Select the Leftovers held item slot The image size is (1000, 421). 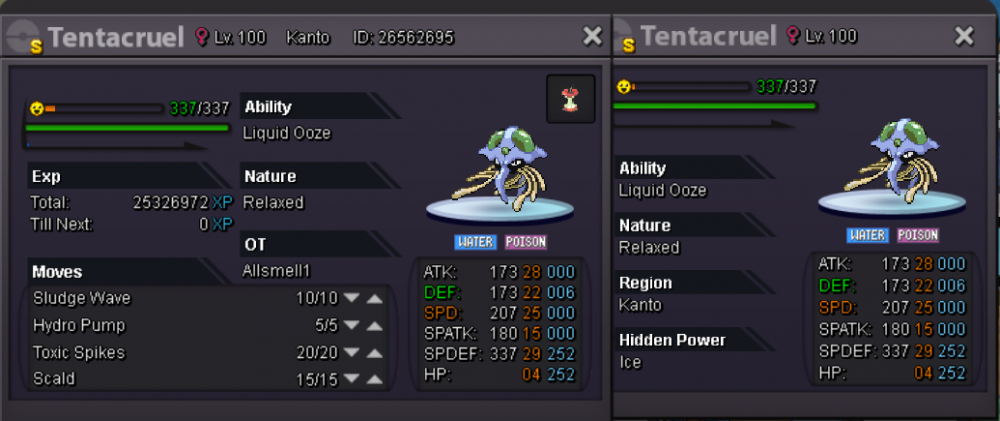571,99
